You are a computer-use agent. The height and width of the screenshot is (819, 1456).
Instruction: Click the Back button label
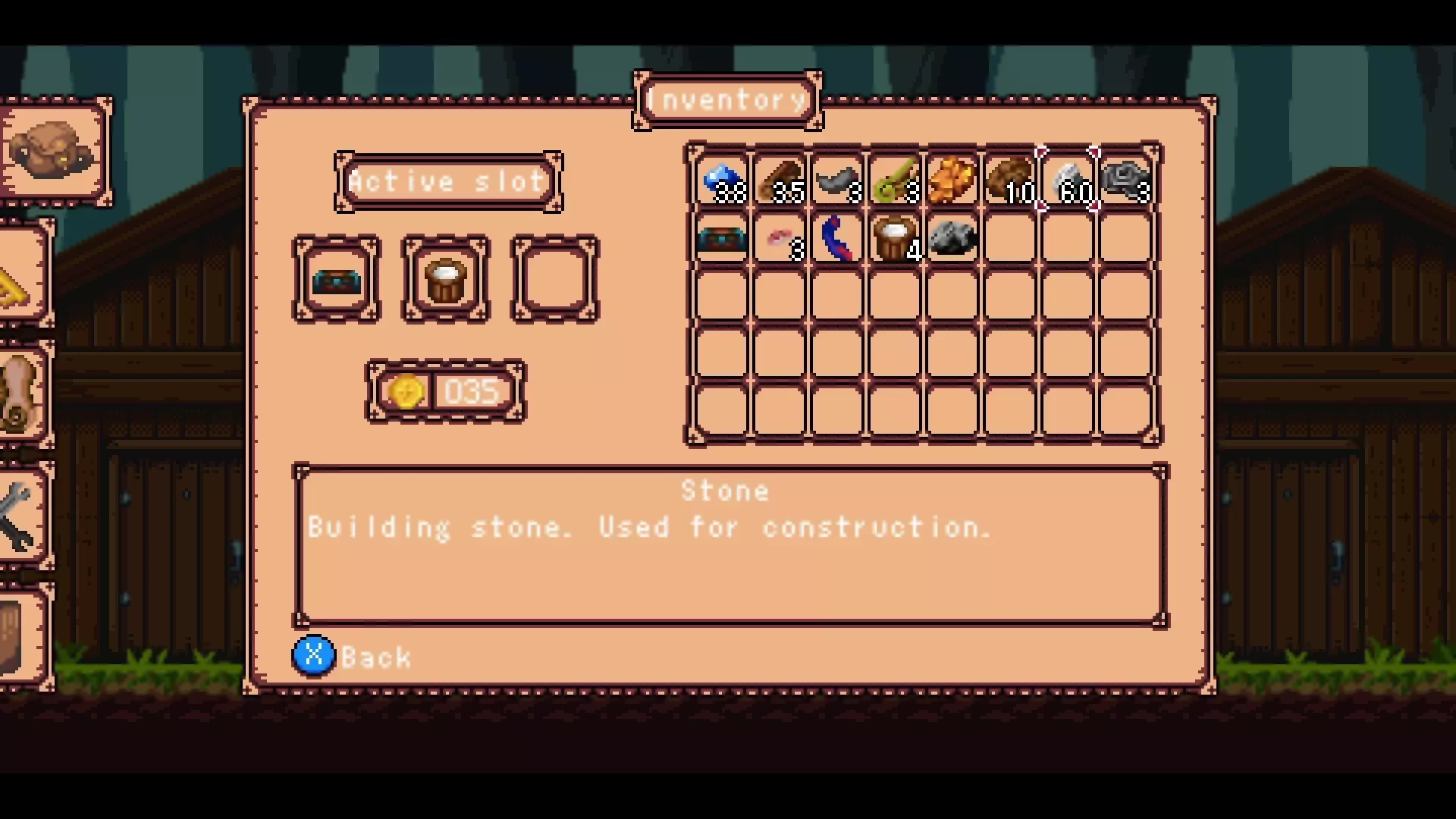pyautogui.click(x=375, y=657)
